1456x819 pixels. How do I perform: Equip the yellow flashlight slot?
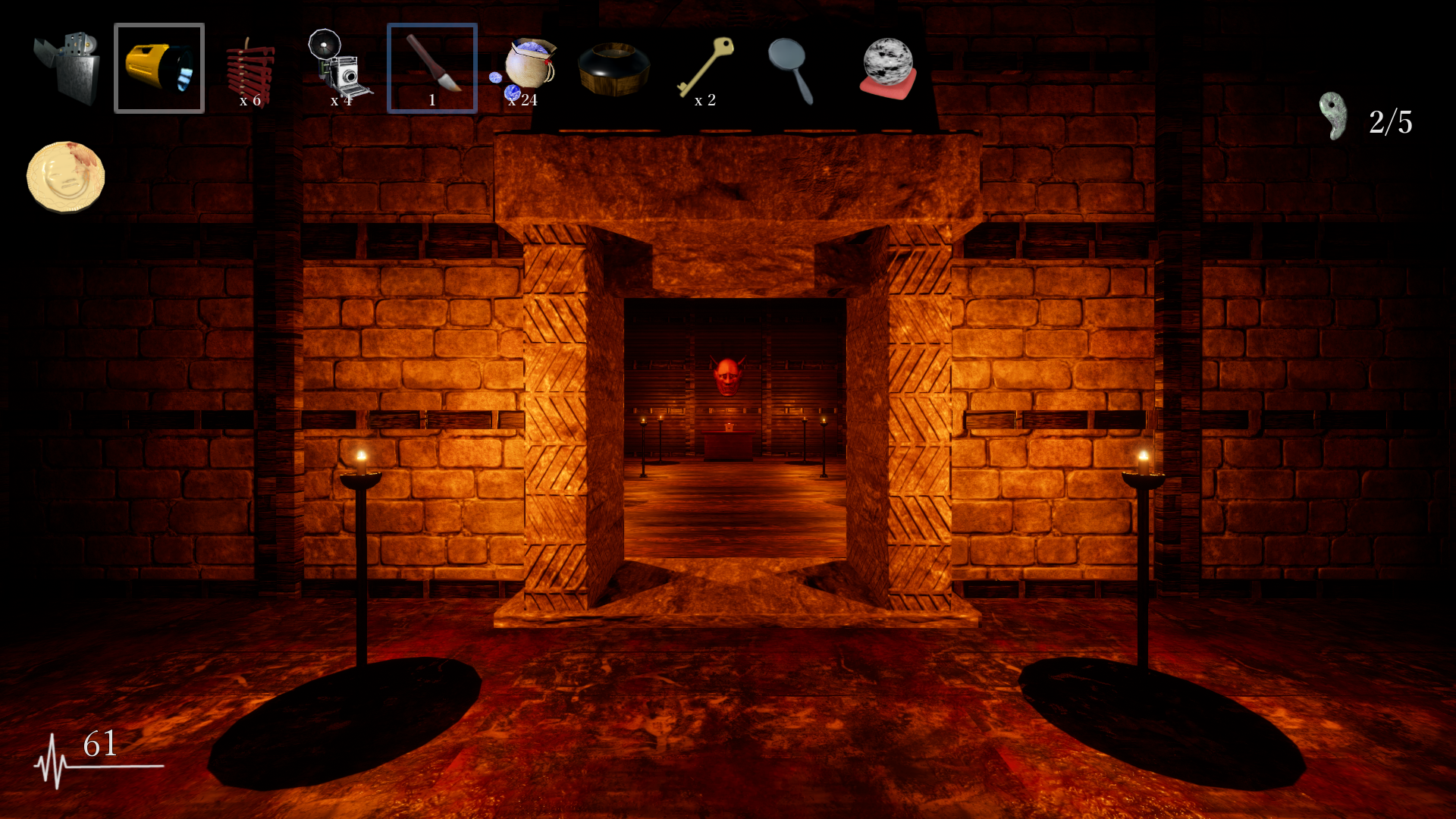pyautogui.click(x=159, y=68)
